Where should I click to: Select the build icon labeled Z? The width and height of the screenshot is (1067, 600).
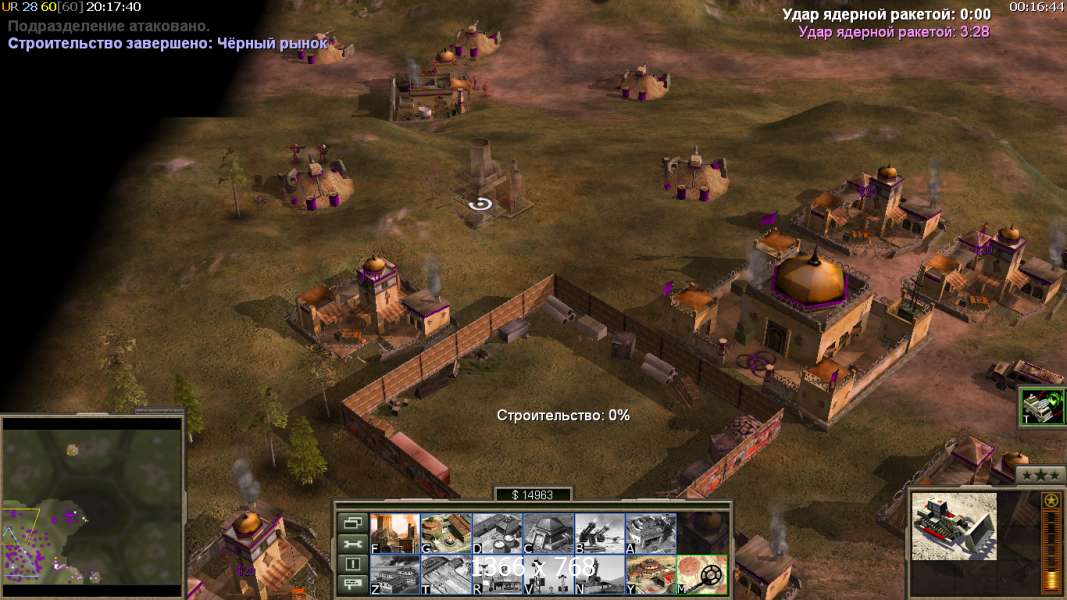click(x=395, y=574)
